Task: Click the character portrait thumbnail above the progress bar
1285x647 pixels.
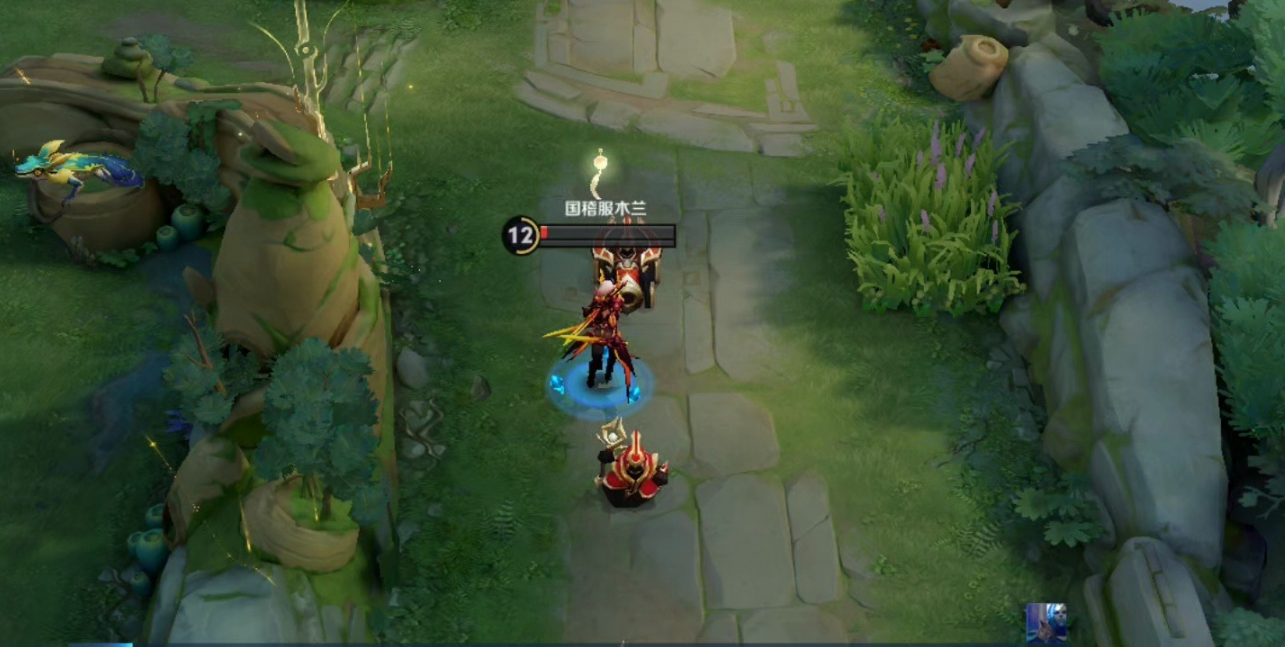Action: pyautogui.click(x=1046, y=621)
